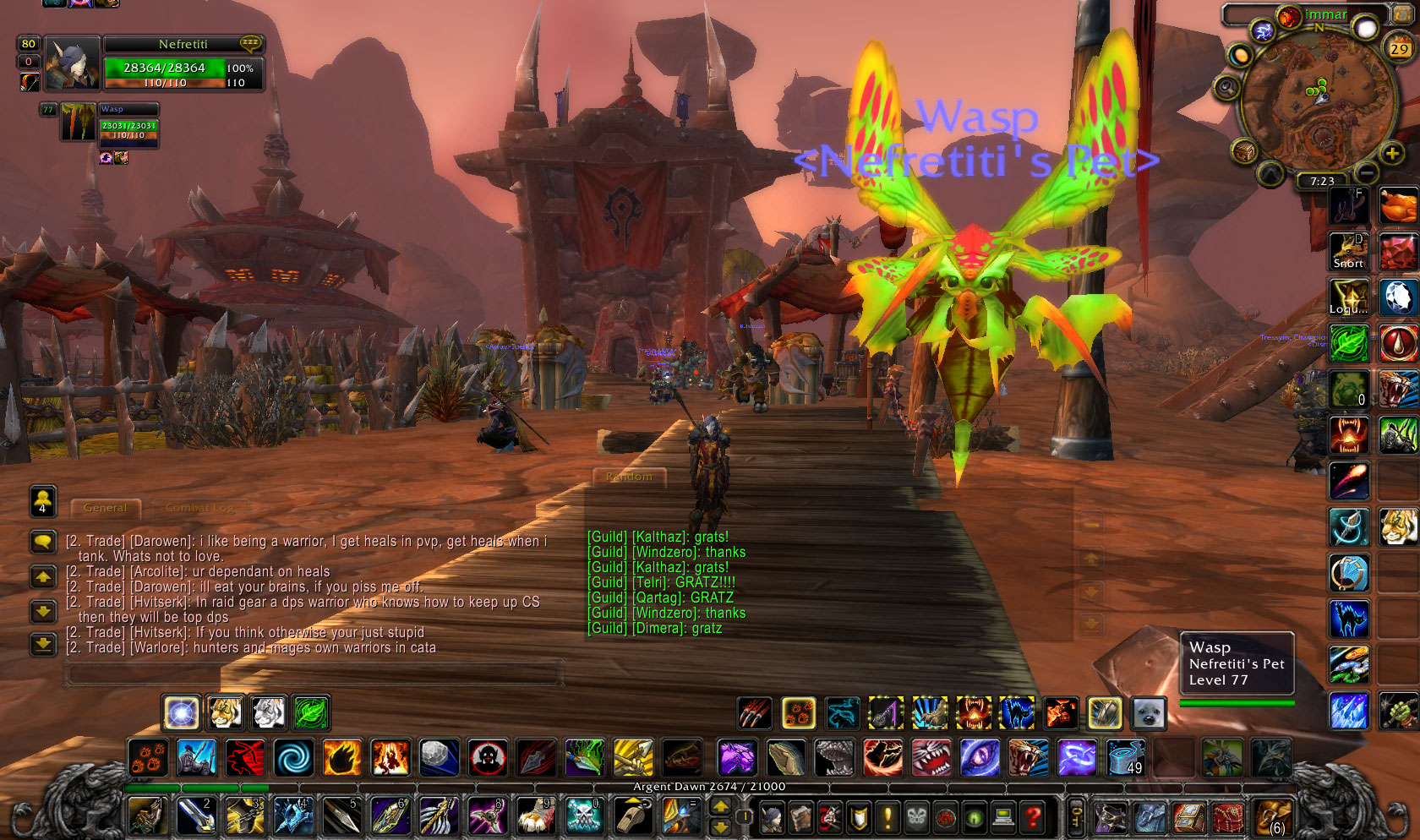This screenshot has width=1420, height=840.
Task: Select the Wasp pet portrait
Action: click(x=78, y=123)
